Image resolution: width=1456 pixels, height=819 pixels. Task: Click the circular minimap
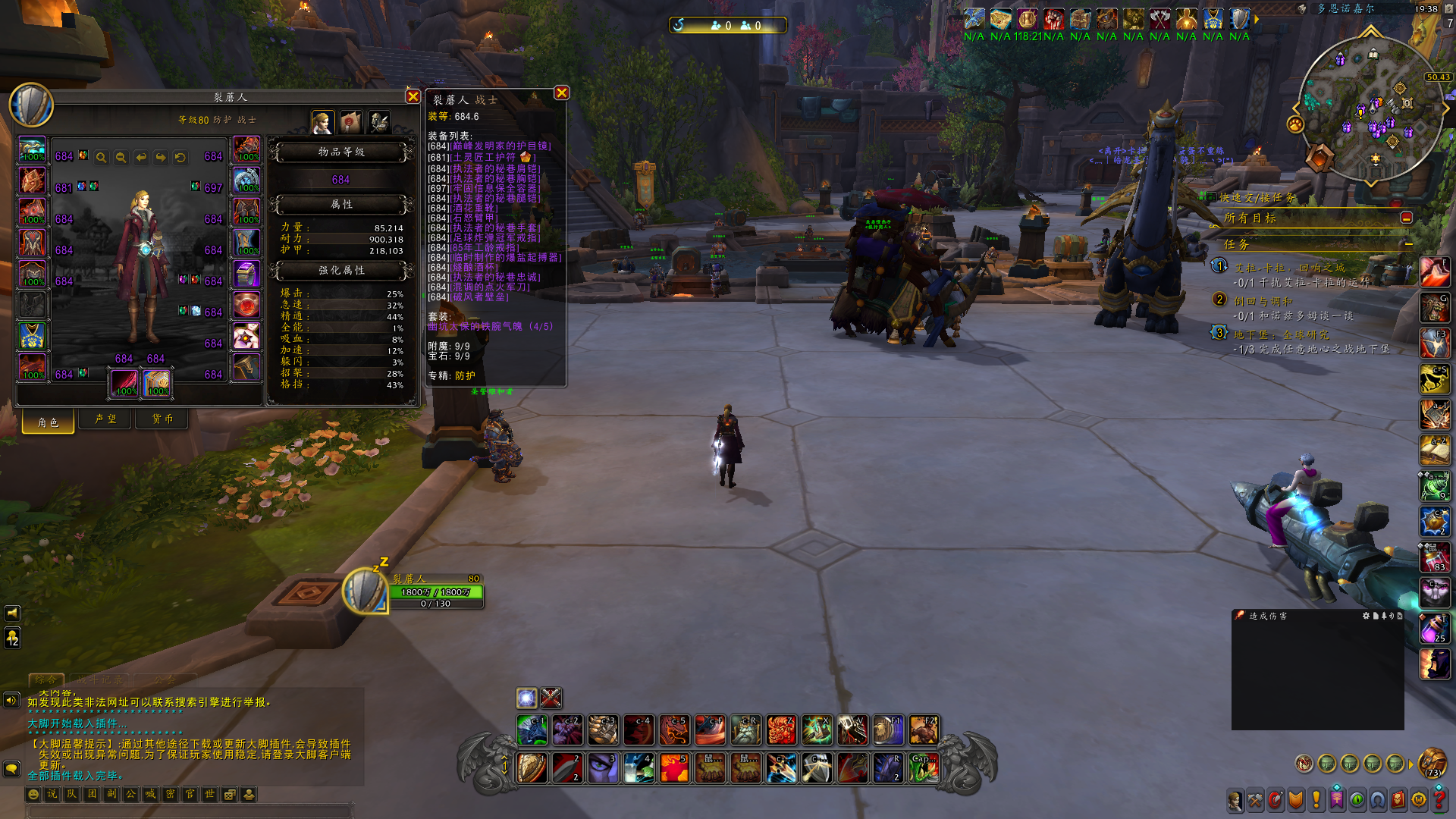click(1371, 108)
